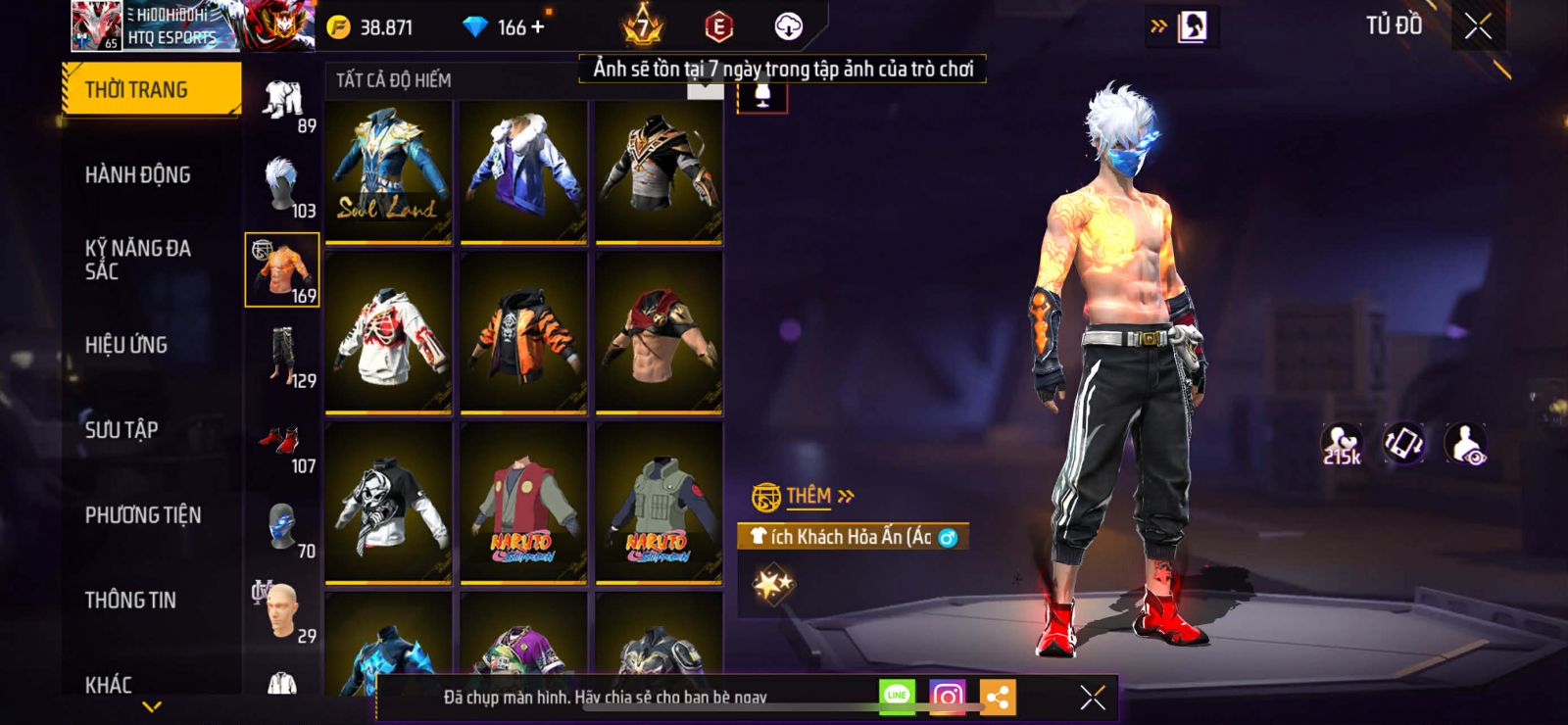Select the white skeleton ribs hoodie

pos(388,333)
